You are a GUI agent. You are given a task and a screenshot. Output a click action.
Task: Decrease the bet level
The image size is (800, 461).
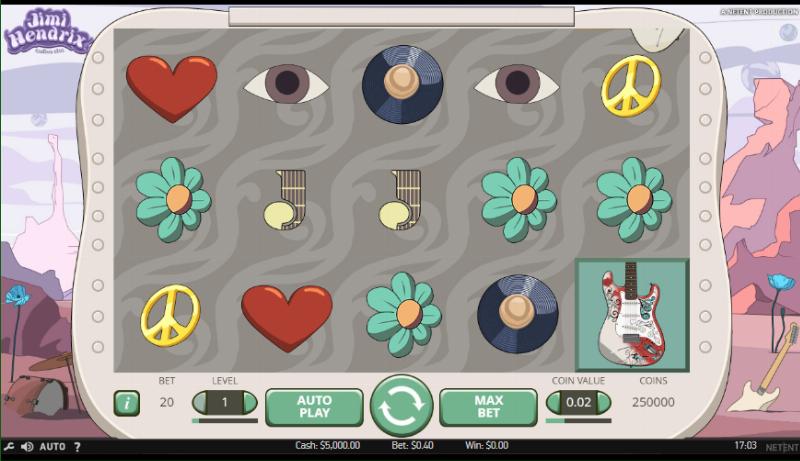click(x=201, y=403)
